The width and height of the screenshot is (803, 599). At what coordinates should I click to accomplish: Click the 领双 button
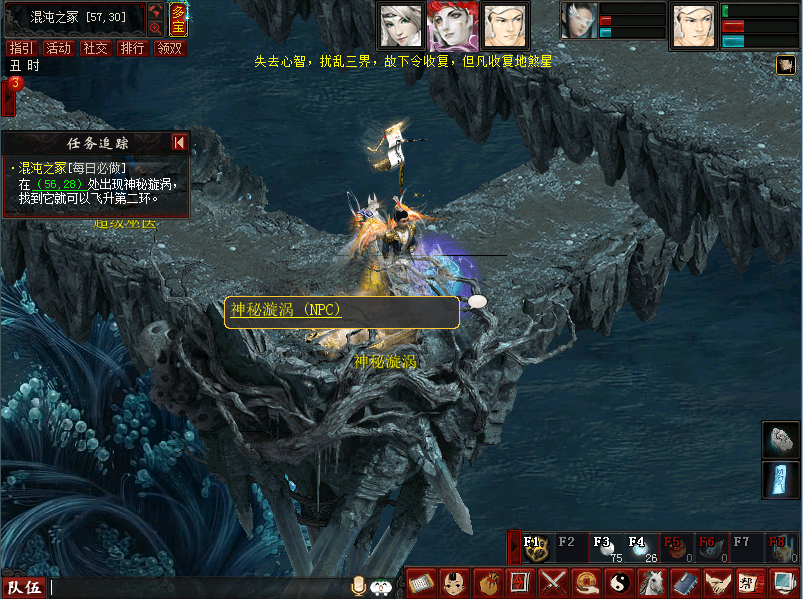coord(169,48)
